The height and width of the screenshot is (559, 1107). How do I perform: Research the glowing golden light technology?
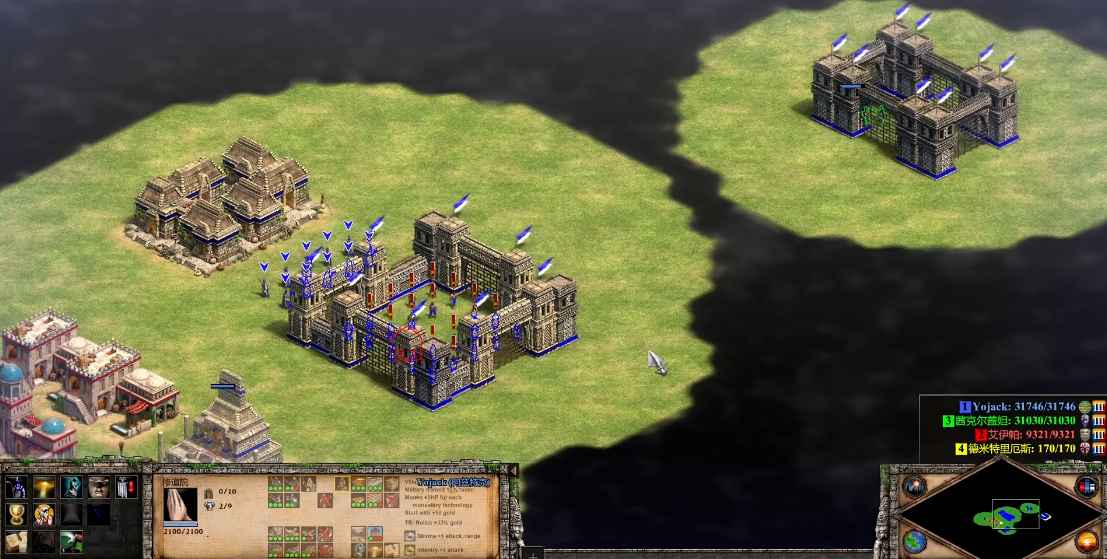[x=44, y=488]
